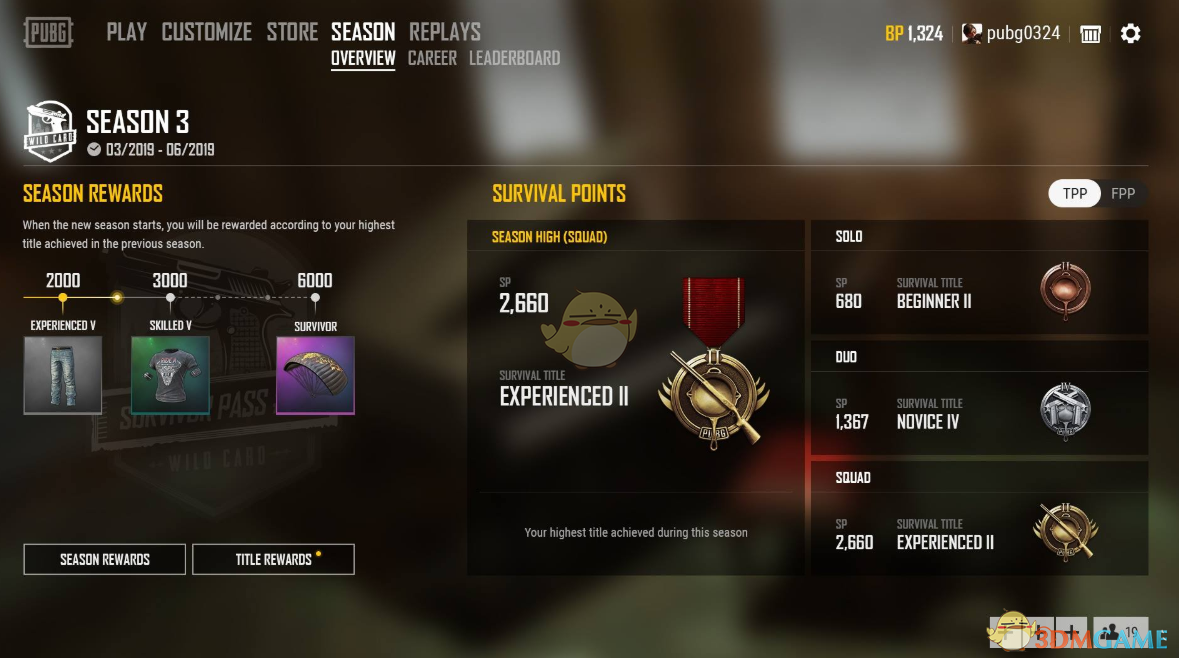Open the gear settings icon
The height and width of the screenshot is (658, 1179).
[x=1130, y=34]
